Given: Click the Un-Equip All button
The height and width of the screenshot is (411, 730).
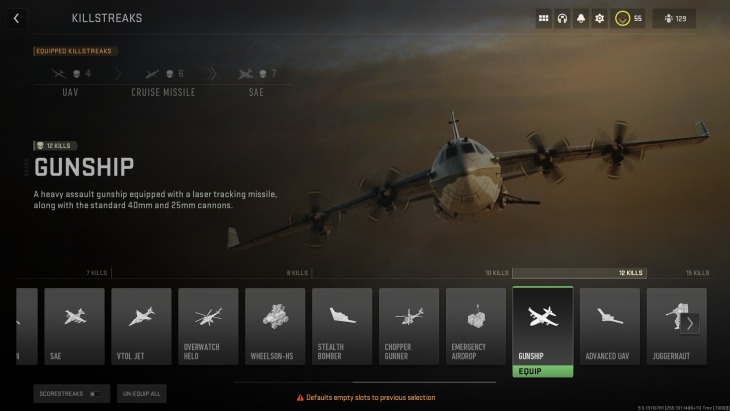Looking at the screenshot, I should click(142, 393).
